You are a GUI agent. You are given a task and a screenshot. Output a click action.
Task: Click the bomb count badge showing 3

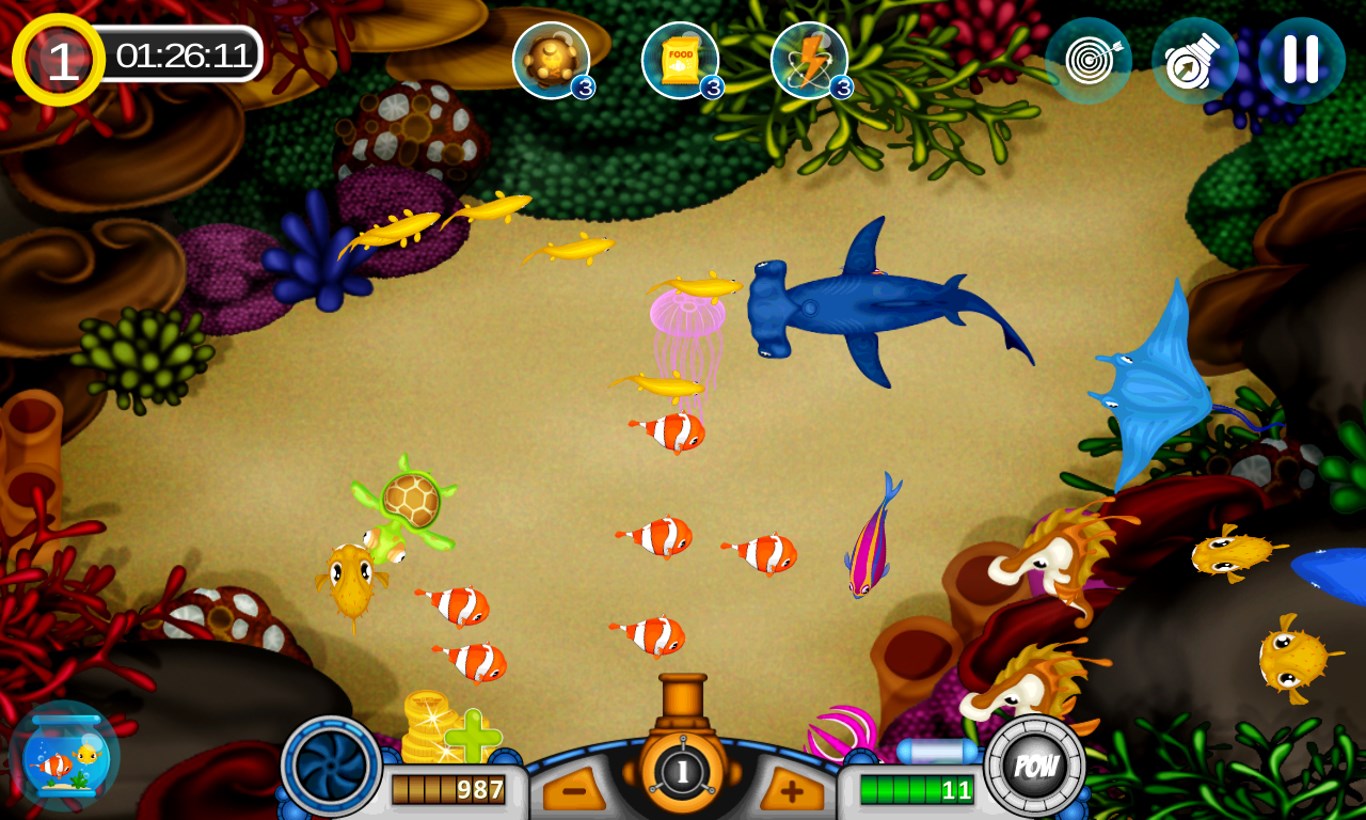tap(585, 88)
